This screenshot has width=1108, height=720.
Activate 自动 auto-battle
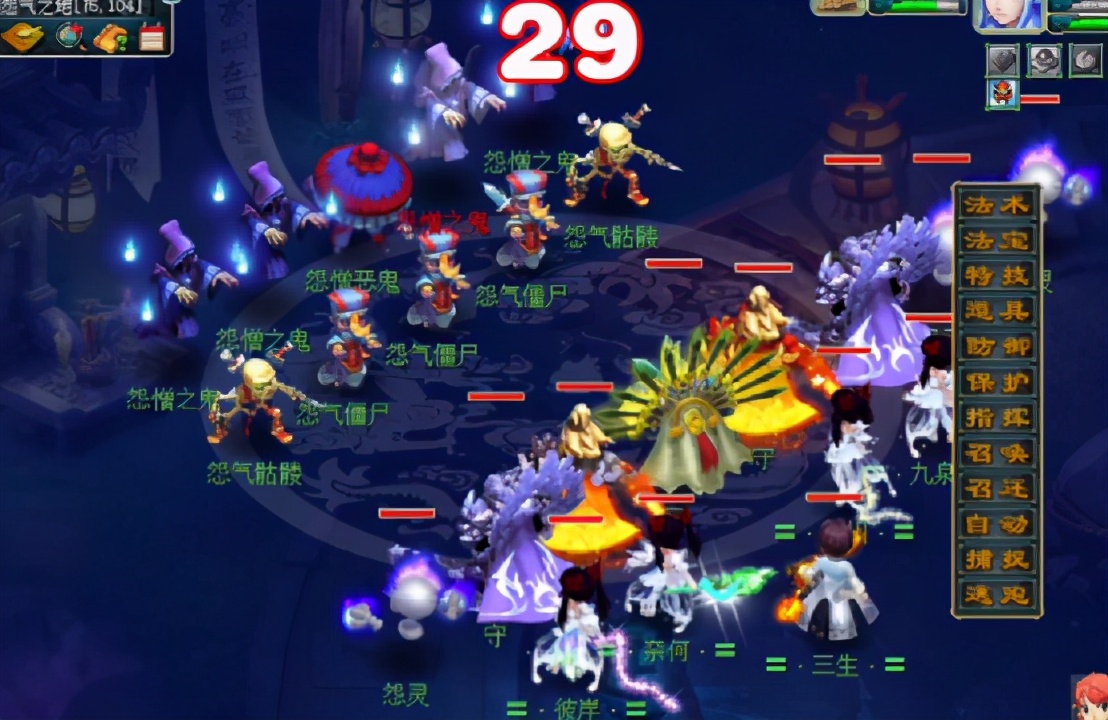(x=996, y=523)
